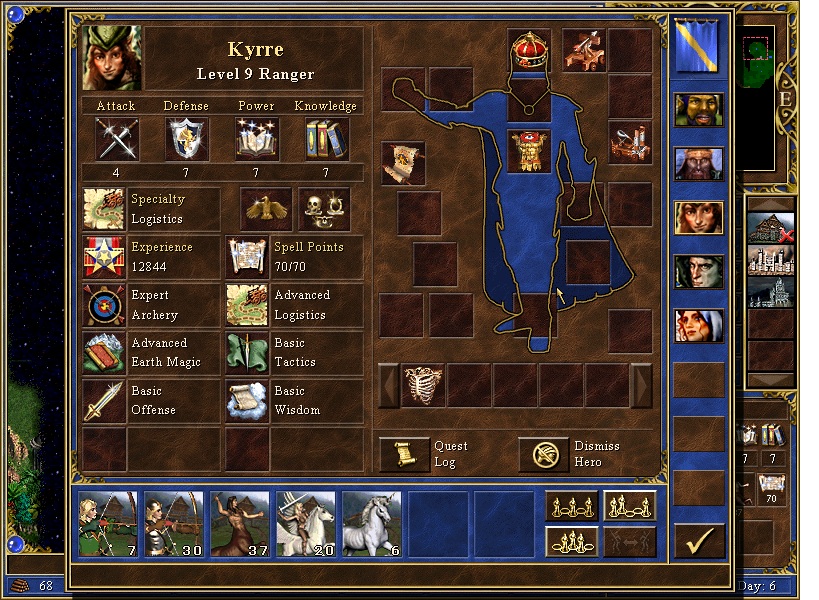Screen dimensions: 819x600
Task: Show Advanced Earth Magic skill details
Action: [104, 353]
